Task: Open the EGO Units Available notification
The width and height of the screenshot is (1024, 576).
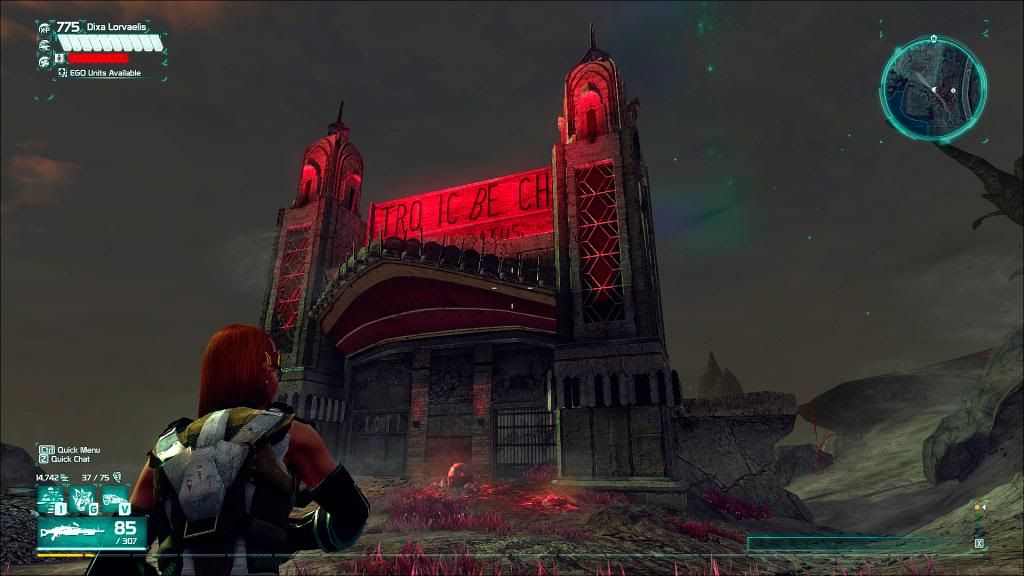Action: 98,73
